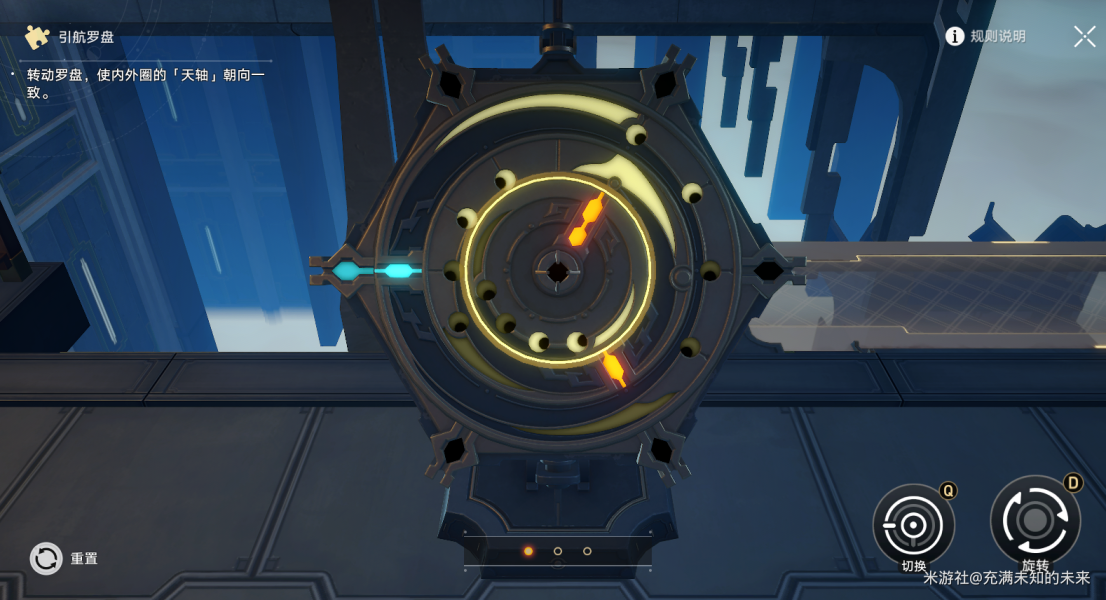Open the 规则说明 rules explanation

point(986,36)
